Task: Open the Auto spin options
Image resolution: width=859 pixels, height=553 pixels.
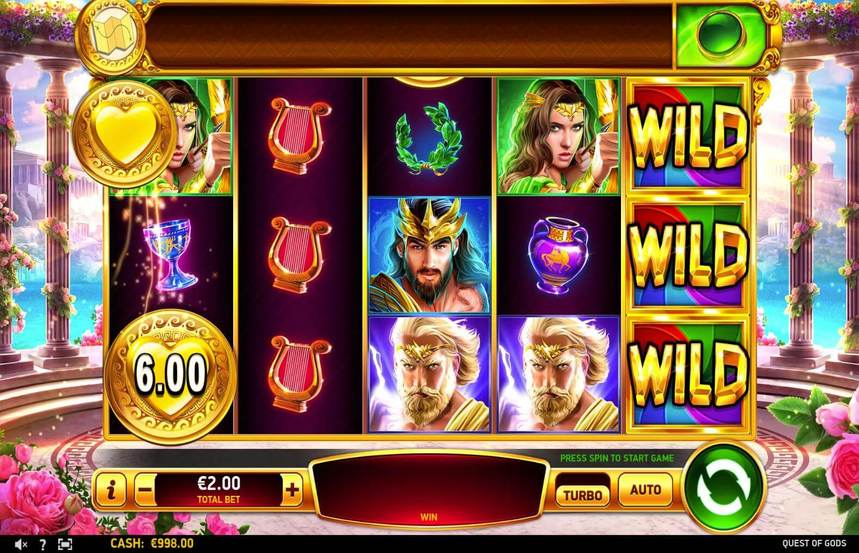Action: pos(645,490)
